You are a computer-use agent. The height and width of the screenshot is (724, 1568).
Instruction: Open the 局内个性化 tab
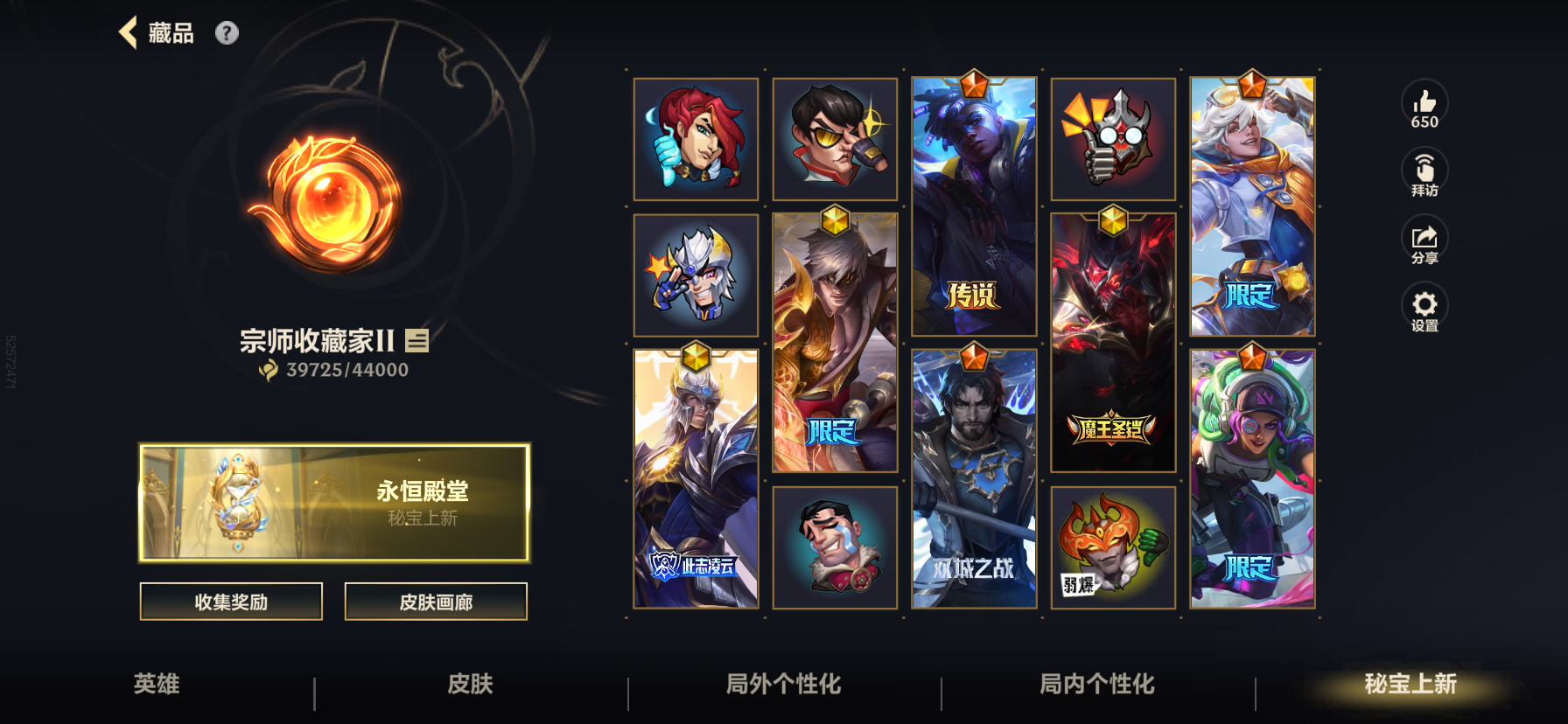coord(1093,687)
